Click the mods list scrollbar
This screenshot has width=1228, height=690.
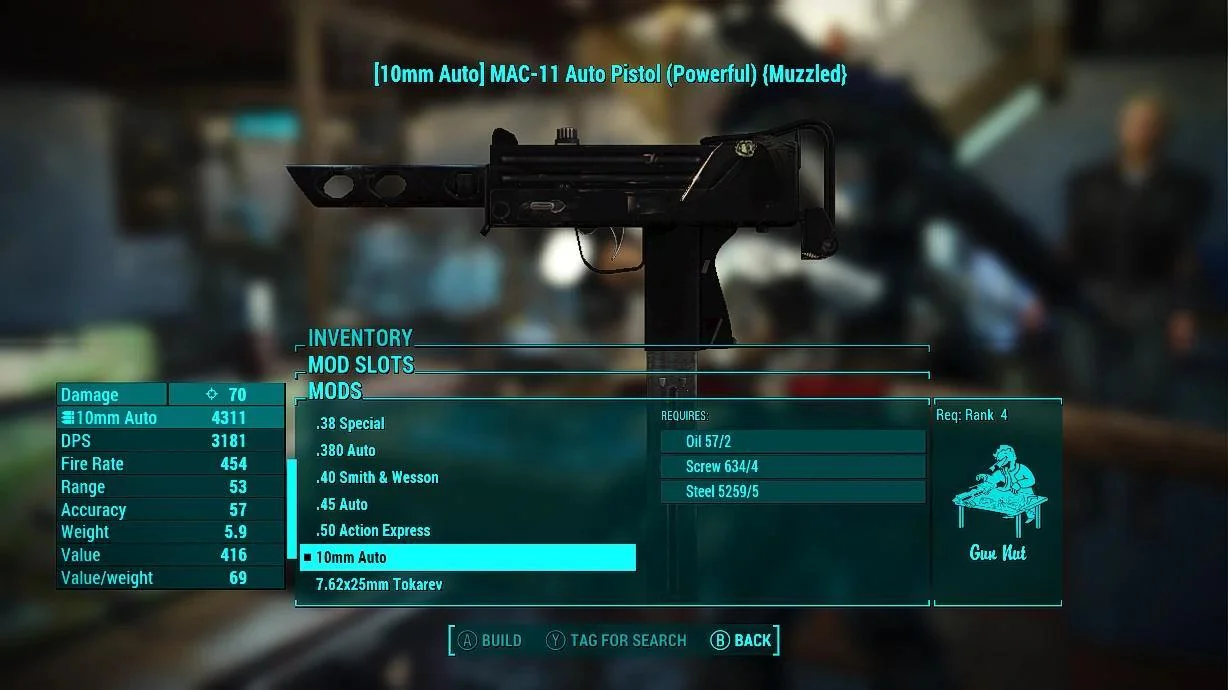click(292, 510)
